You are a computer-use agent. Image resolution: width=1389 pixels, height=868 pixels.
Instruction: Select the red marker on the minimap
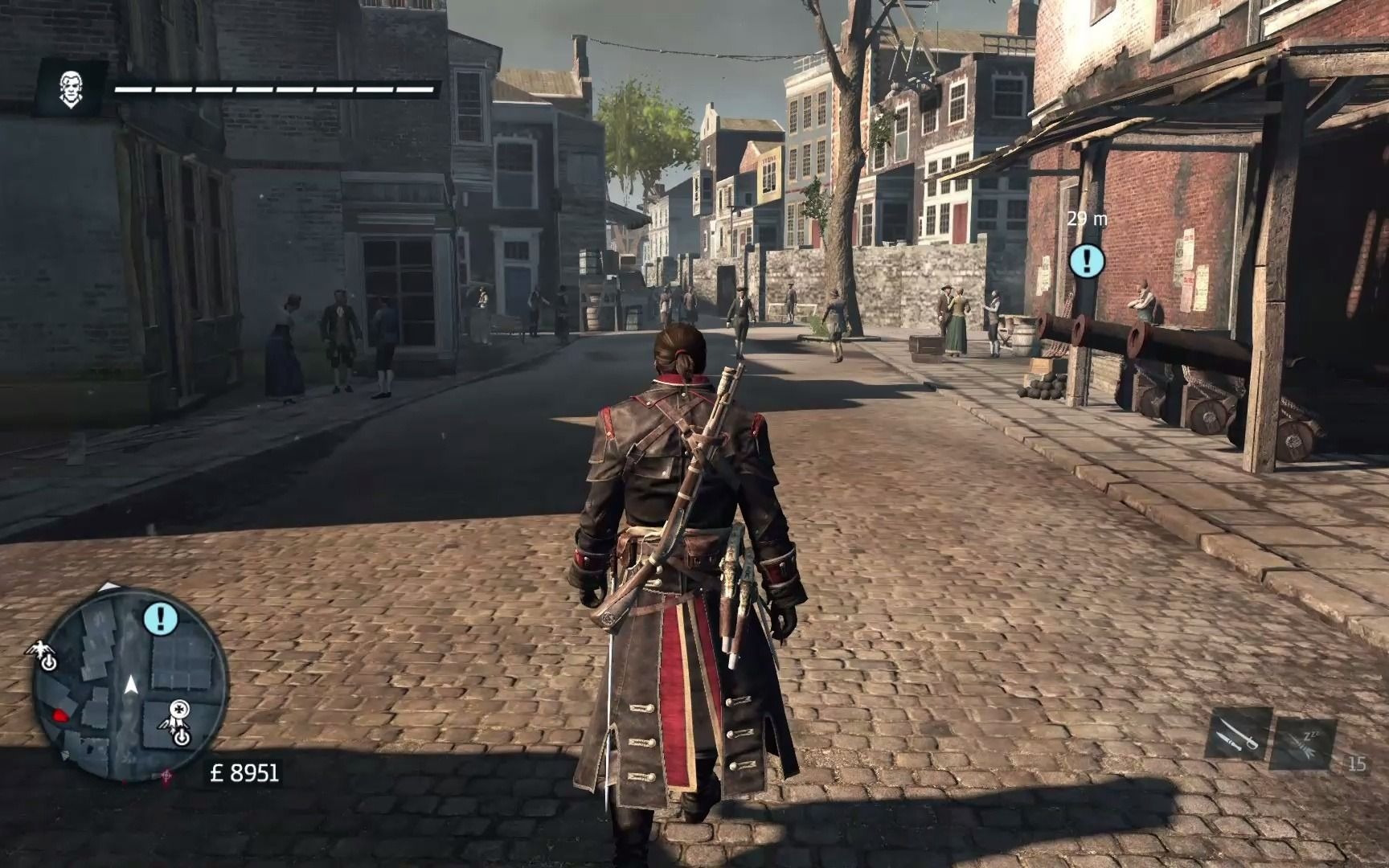(60, 714)
